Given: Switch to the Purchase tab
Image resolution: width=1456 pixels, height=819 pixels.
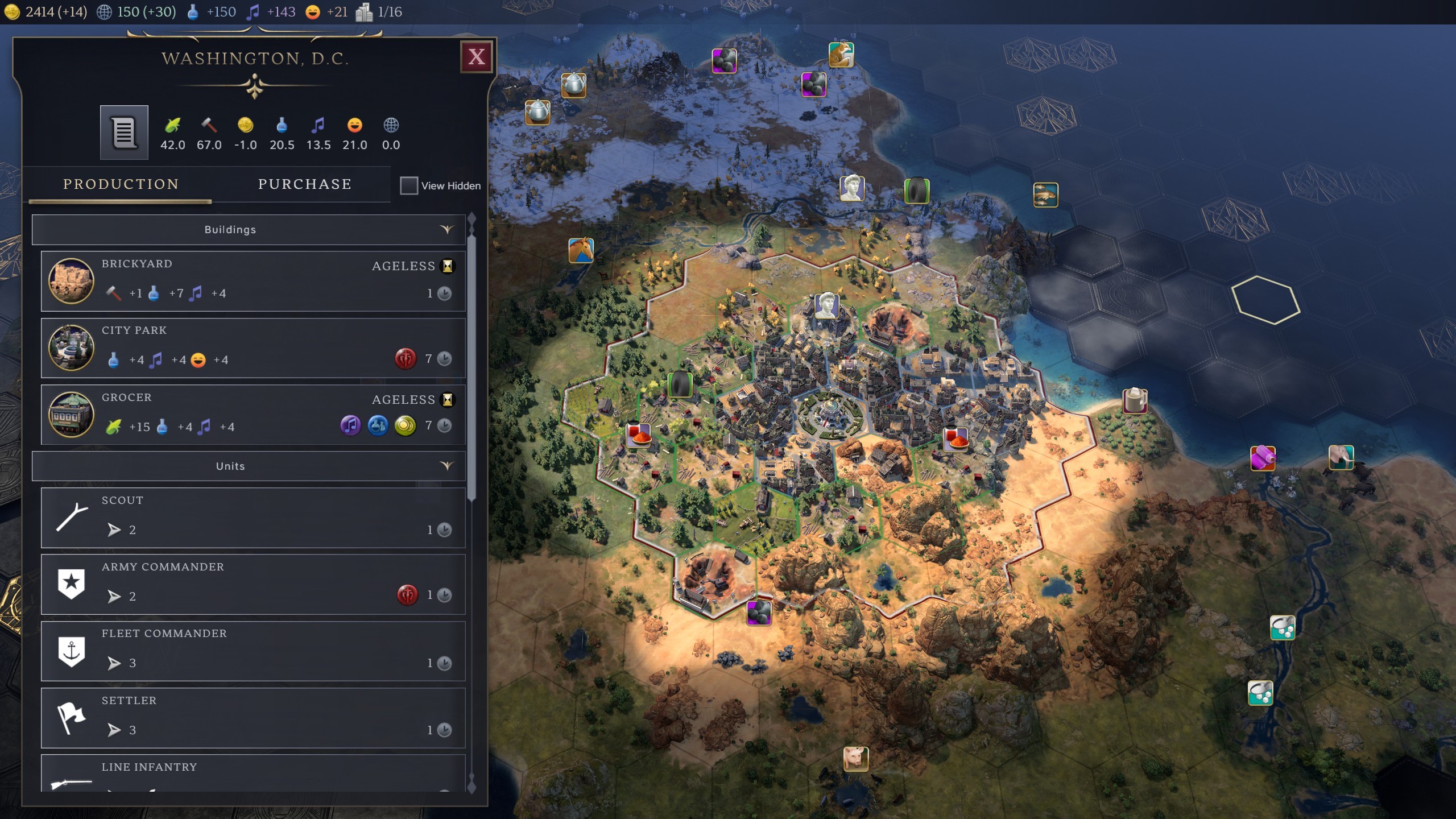Looking at the screenshot, I should pyautogui.click(x=304, y=184).
